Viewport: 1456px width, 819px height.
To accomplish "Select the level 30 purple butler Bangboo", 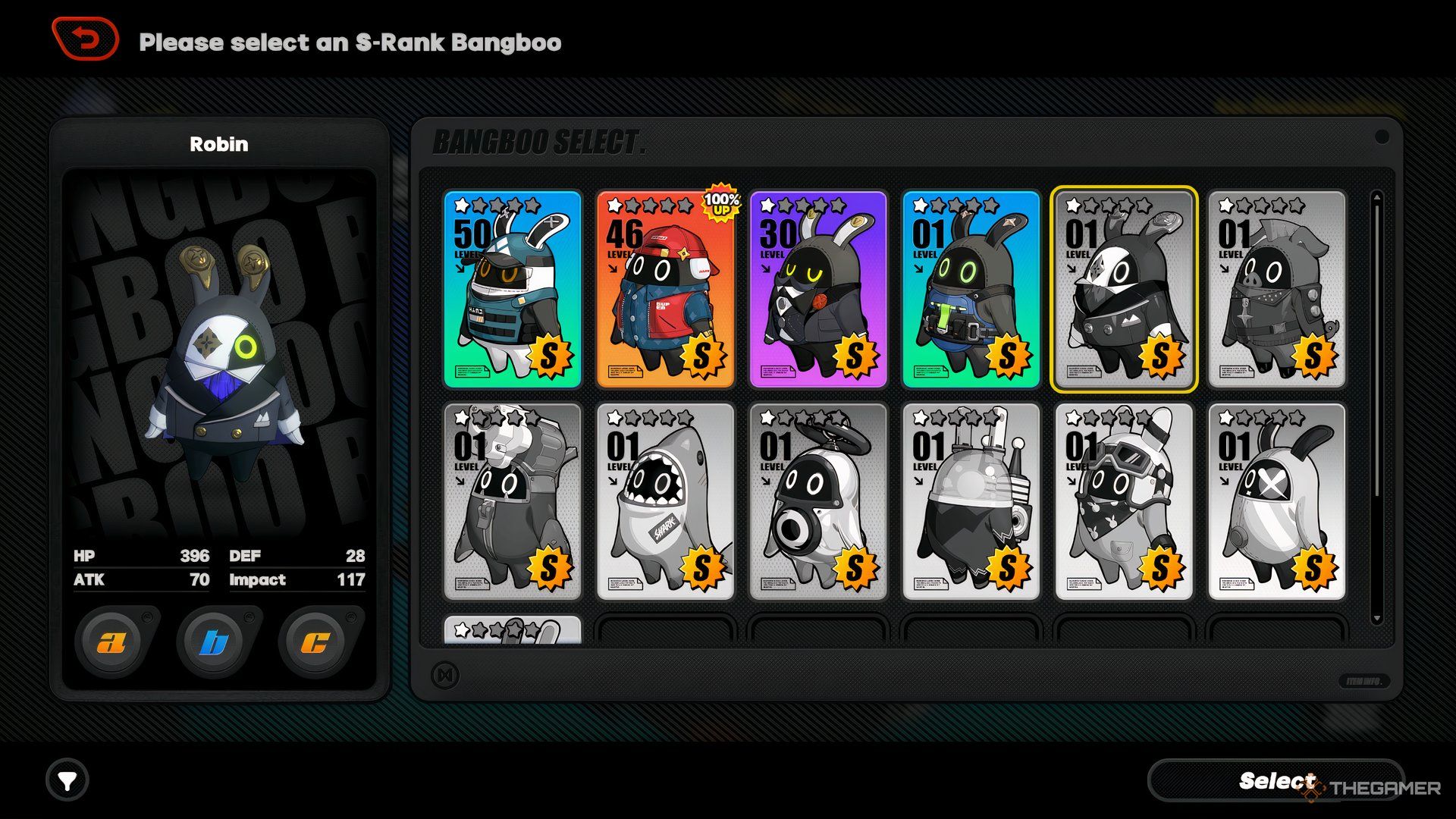I will click(818, 289).
